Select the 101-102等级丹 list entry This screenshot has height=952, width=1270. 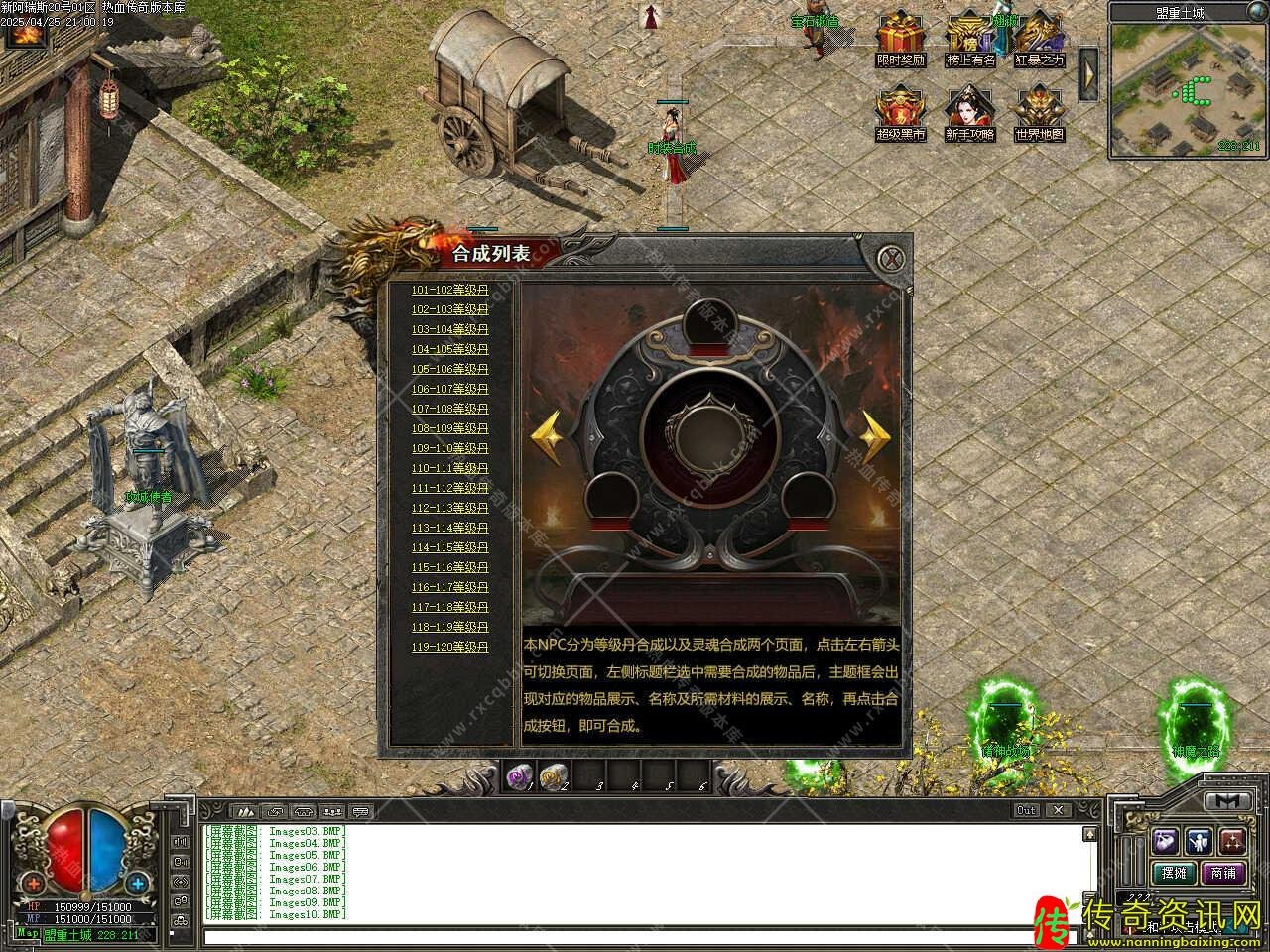pos(450,290)
